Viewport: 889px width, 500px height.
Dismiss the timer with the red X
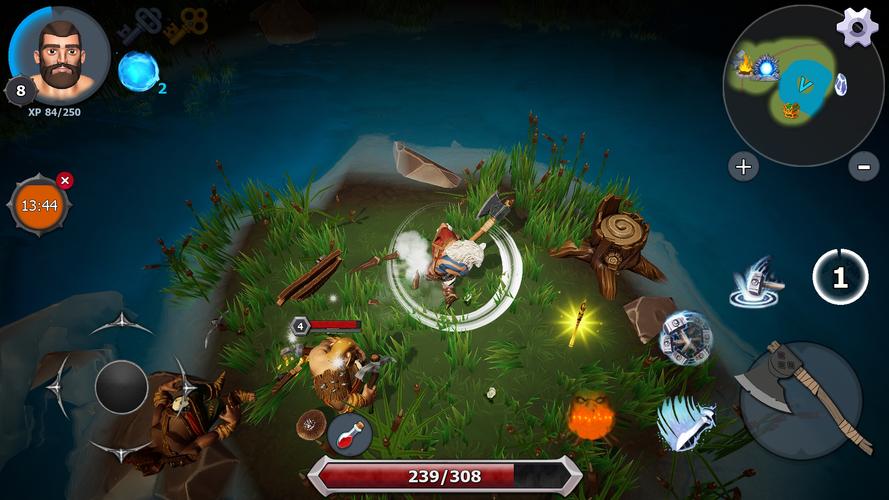coord(65,180)
